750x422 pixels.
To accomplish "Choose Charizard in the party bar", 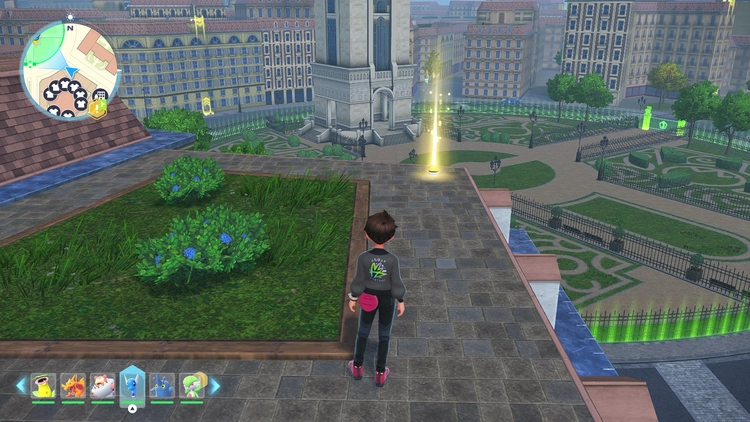I will [x=73, y=385].
